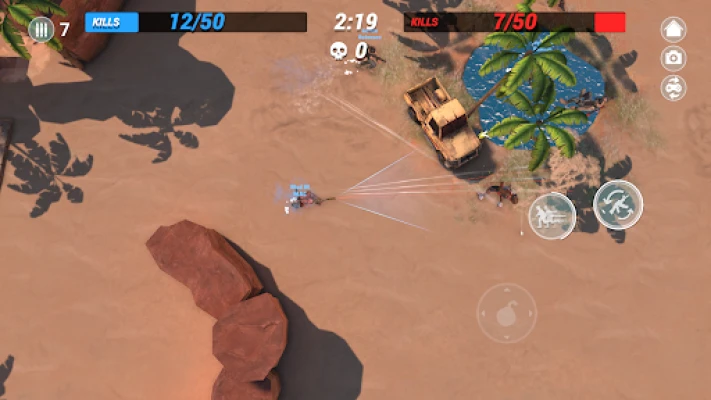This screenshot has height=400, width=711.
Task: Open the camera screenshot button
Action: [674, 59]
